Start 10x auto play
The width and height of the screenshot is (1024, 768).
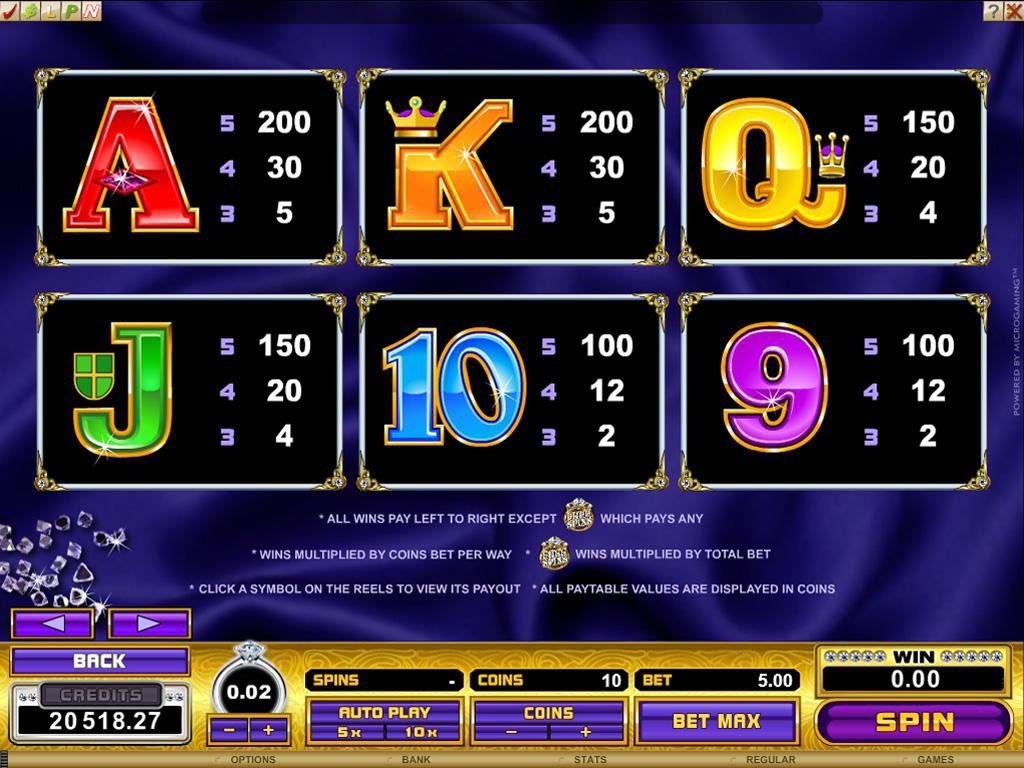coord(421,732)
